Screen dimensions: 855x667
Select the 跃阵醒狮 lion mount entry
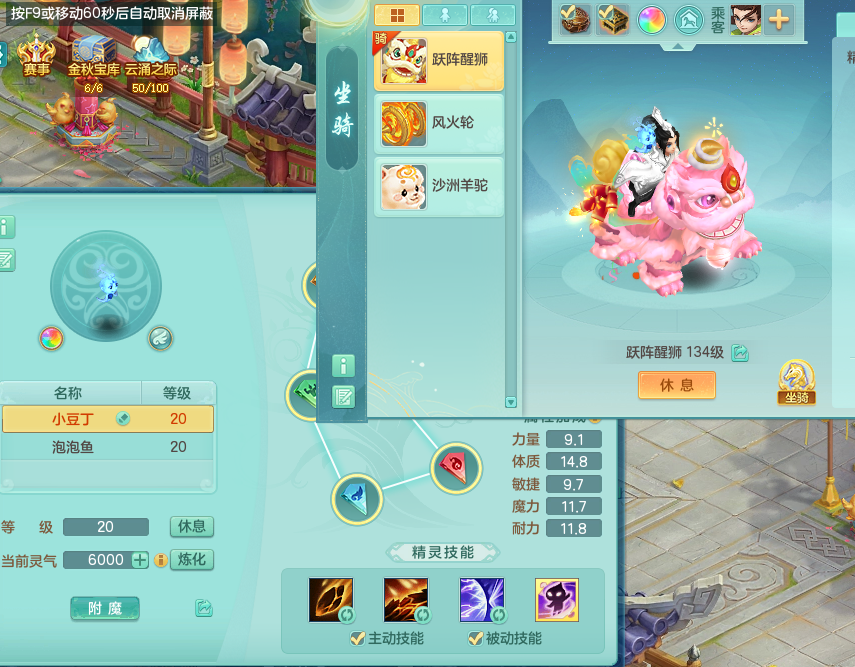(439, 61)
